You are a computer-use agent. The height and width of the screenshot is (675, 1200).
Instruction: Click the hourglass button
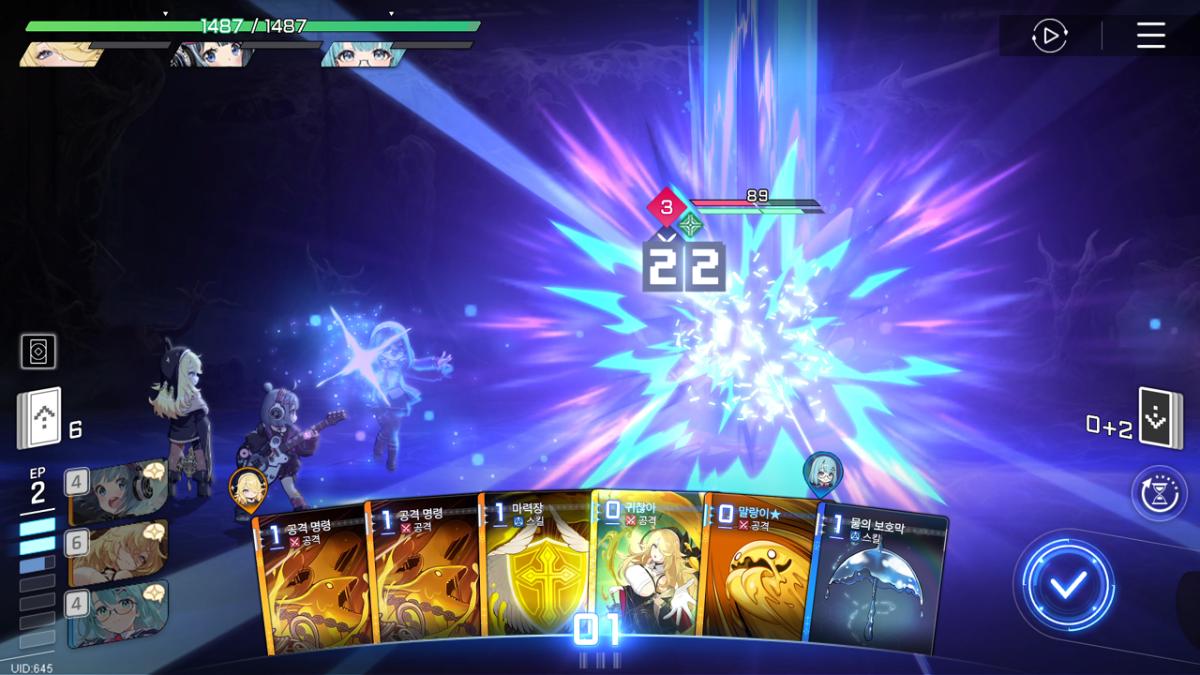coord(1158,493)
